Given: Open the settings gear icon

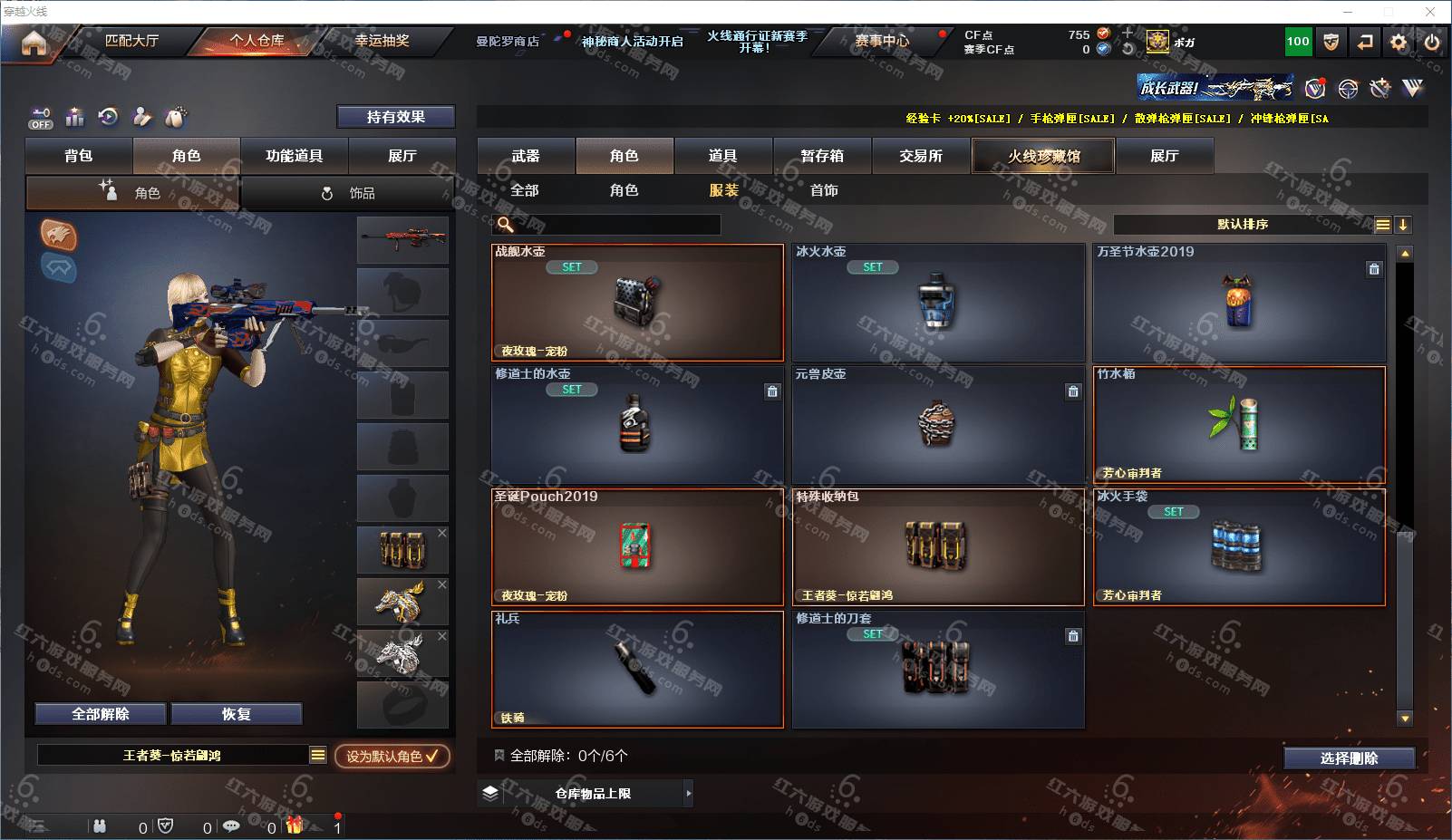Looking at the screenshot, I should [1399, 42].
